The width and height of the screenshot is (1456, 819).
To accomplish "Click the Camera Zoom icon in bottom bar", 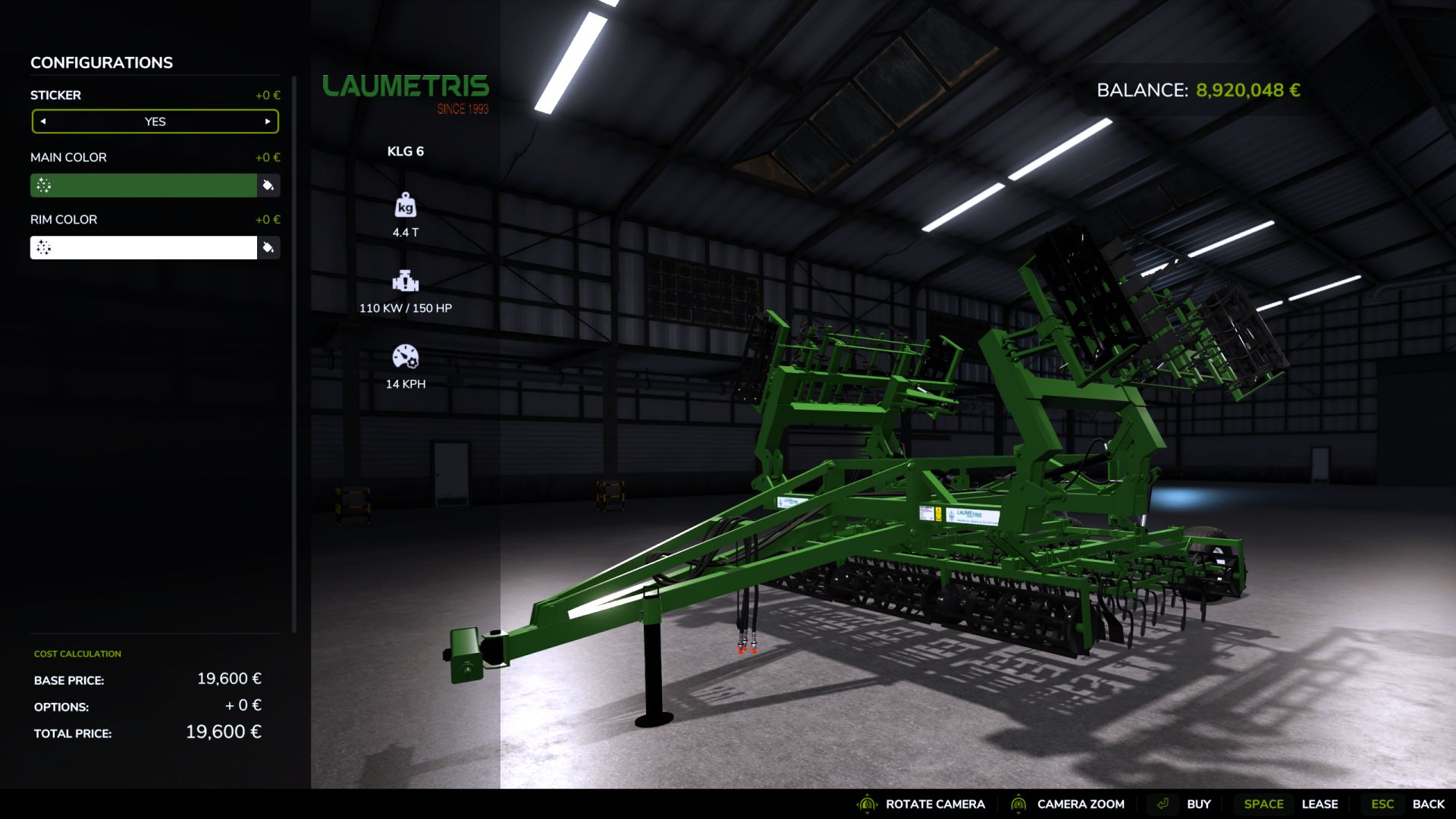I will [1018, 803].
